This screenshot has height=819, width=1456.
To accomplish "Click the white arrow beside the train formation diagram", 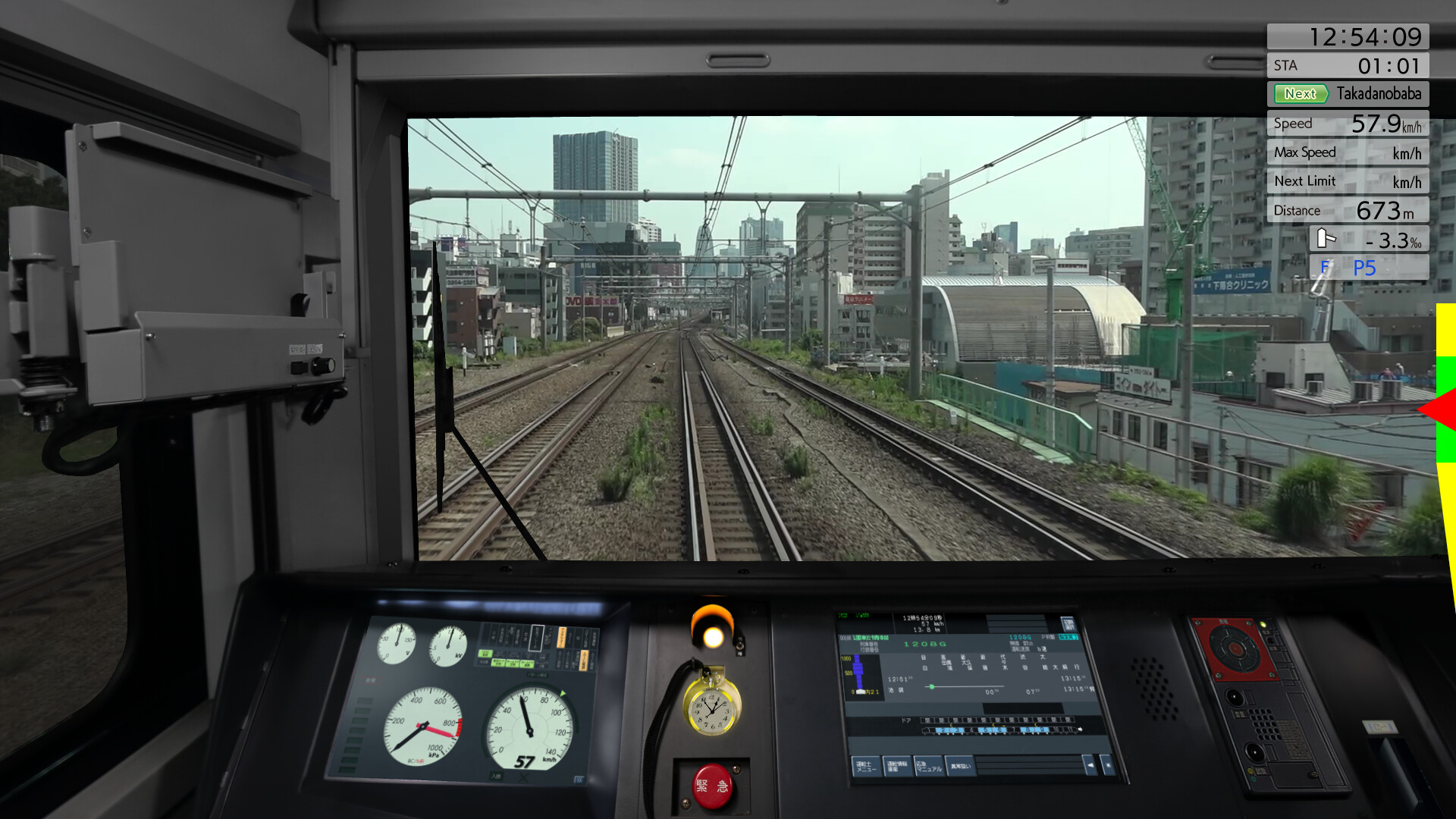I will tap(1081, 730).
